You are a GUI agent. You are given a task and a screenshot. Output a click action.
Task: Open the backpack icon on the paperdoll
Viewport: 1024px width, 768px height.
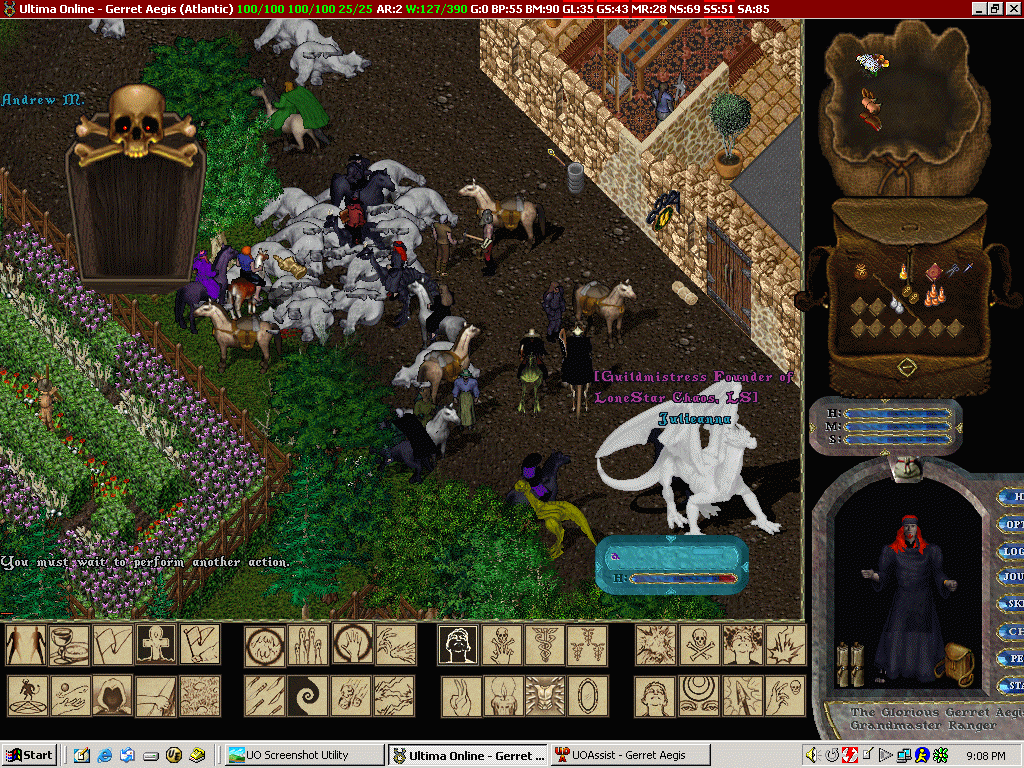(959, 662)
